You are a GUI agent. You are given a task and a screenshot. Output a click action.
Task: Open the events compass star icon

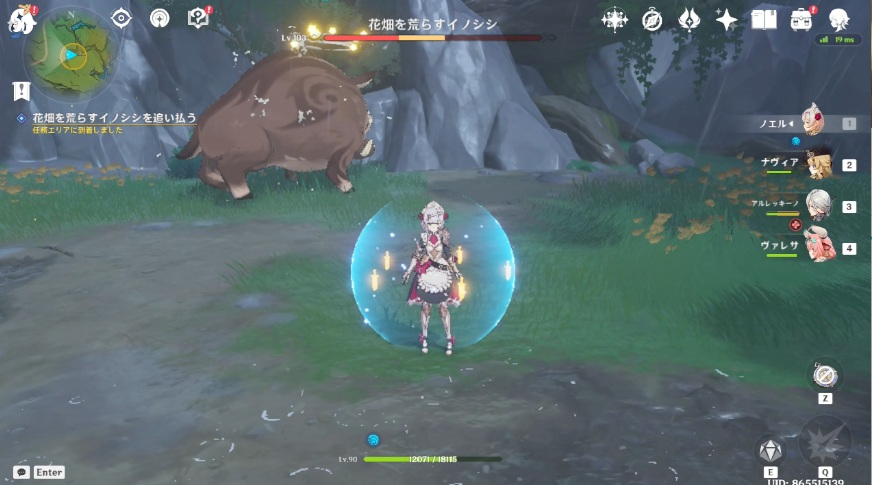pyautogui.click(x=614, y=19)
